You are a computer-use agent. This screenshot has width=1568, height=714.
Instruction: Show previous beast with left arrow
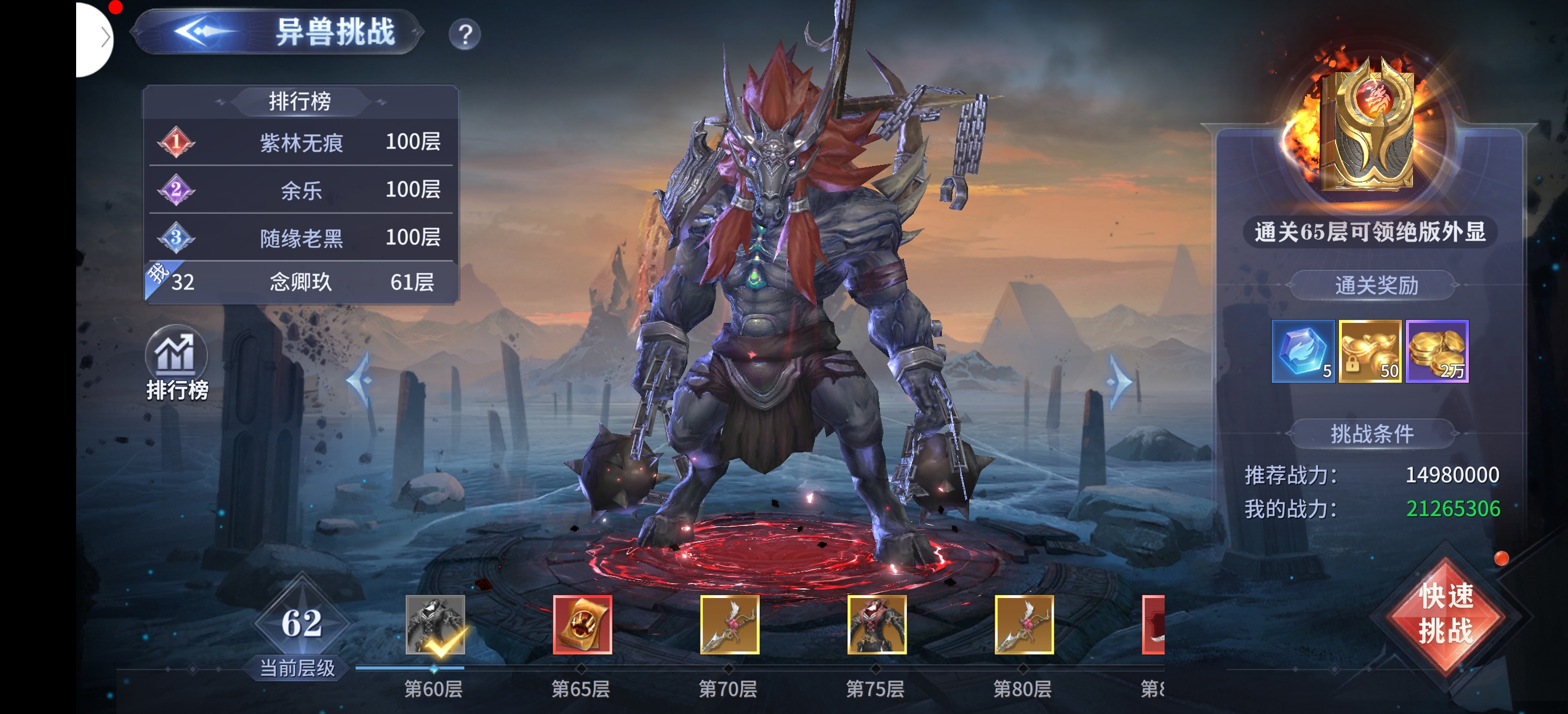click(361, 380)
